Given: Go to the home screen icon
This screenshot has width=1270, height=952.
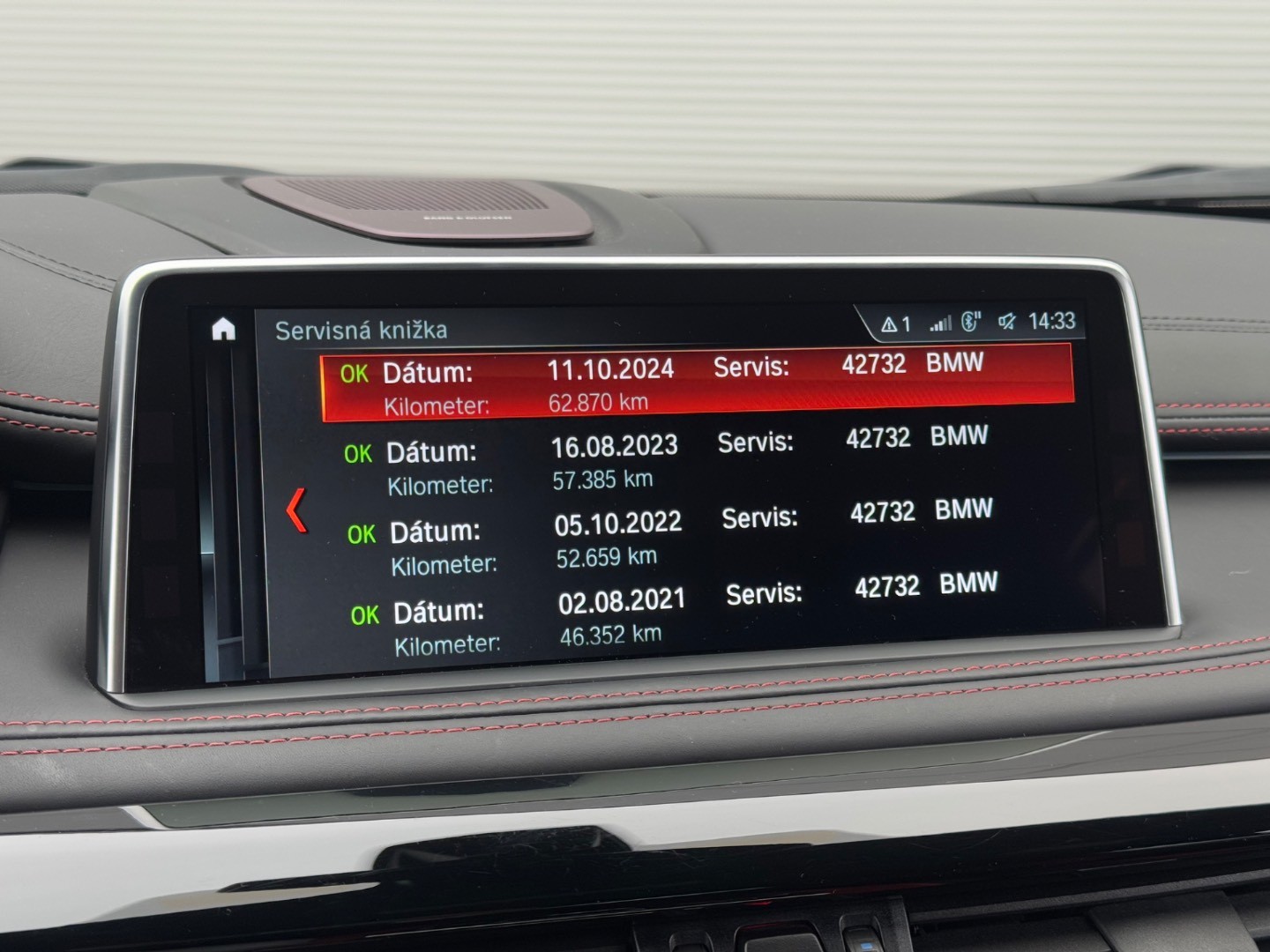Looking at the screenshot, I should pos(224,330).
